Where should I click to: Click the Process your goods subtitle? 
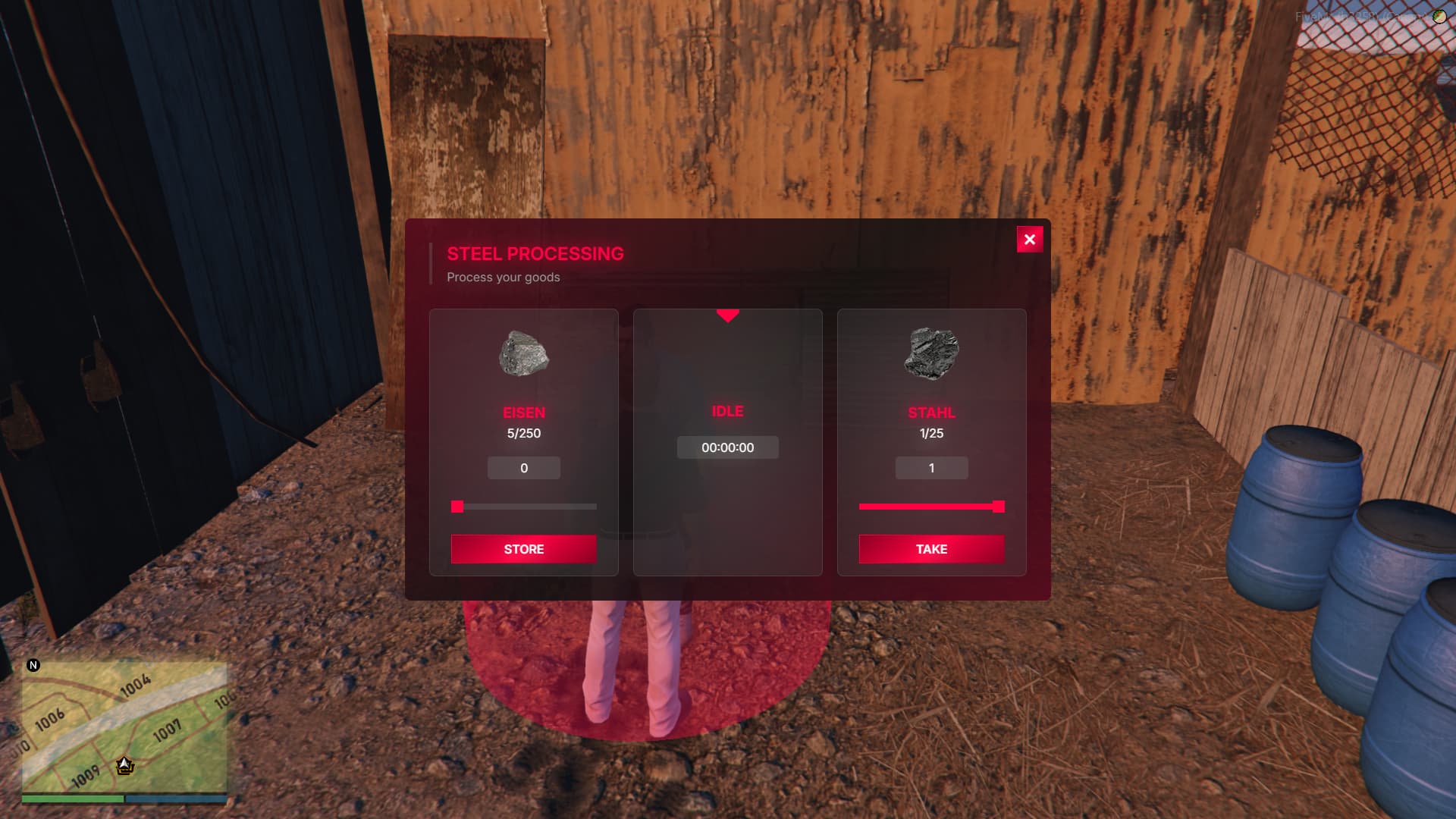(x=503, y=277)
